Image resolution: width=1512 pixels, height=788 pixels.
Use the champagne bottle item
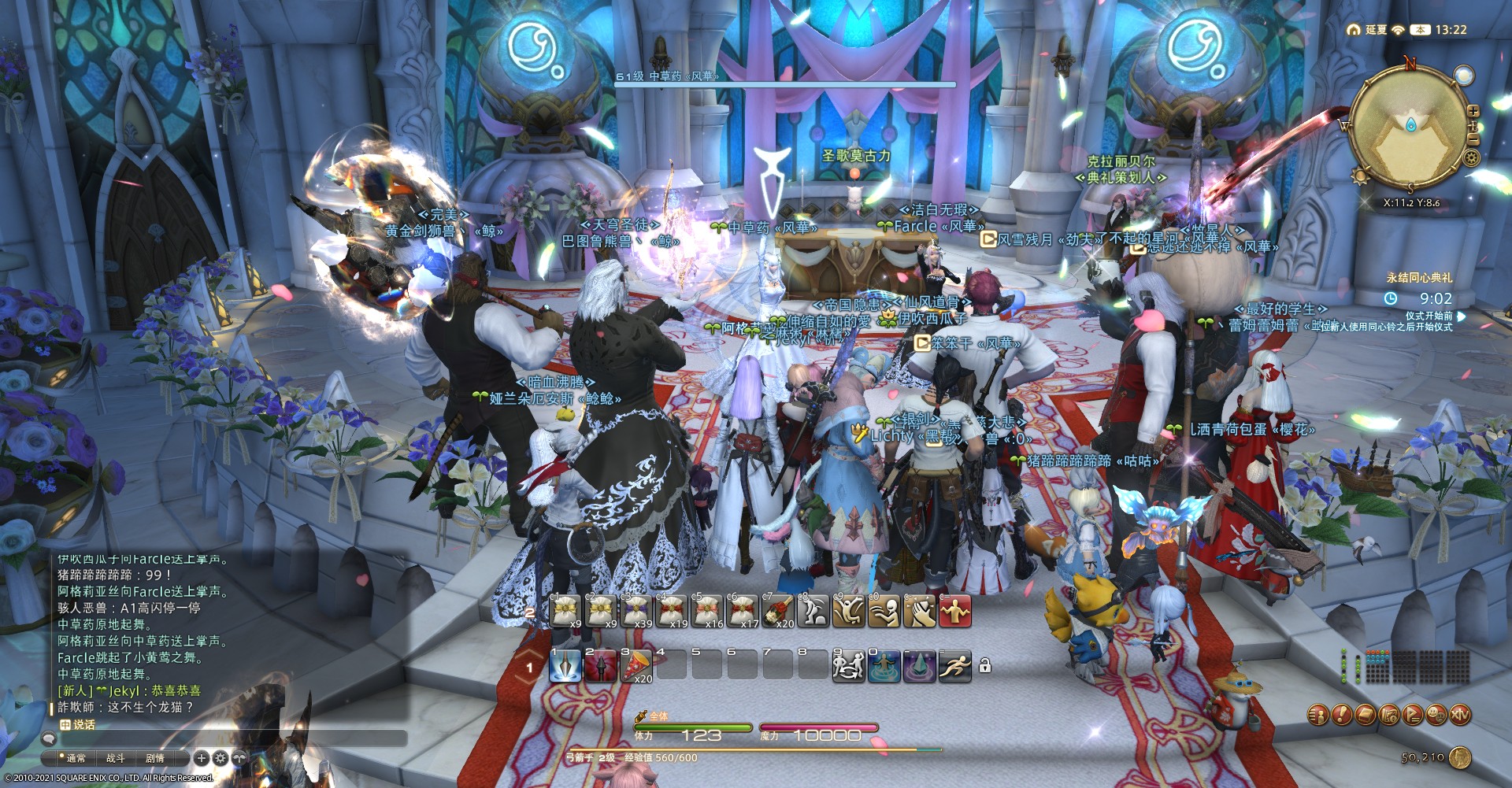[778, 611]
